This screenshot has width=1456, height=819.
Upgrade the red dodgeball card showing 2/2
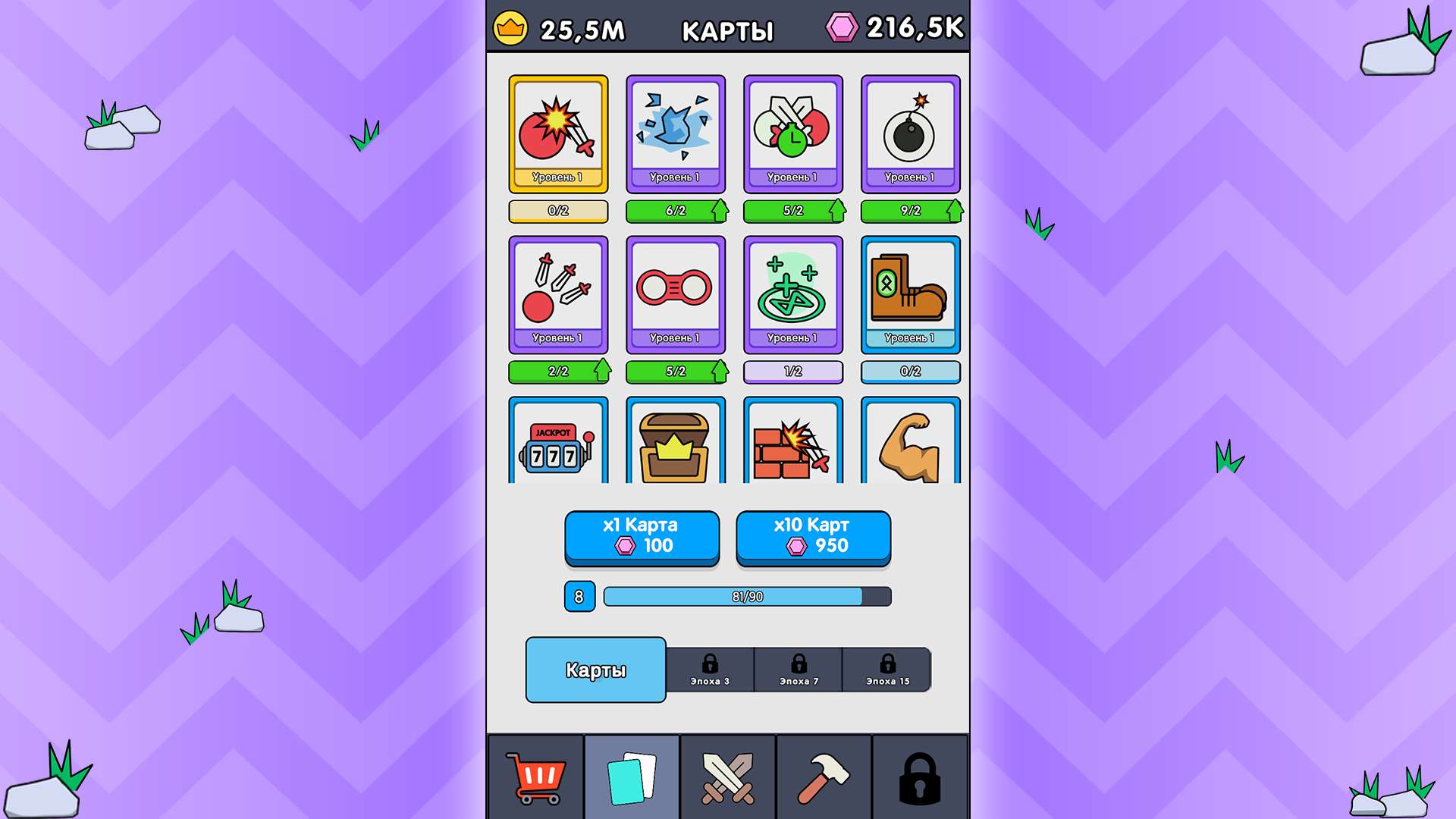click(x=558, y=371)
